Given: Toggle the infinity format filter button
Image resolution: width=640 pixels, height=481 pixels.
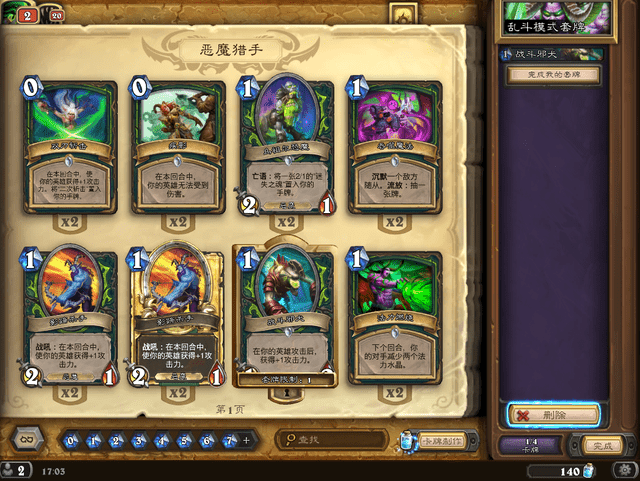Looking at the screenshot, I should 26,440.
